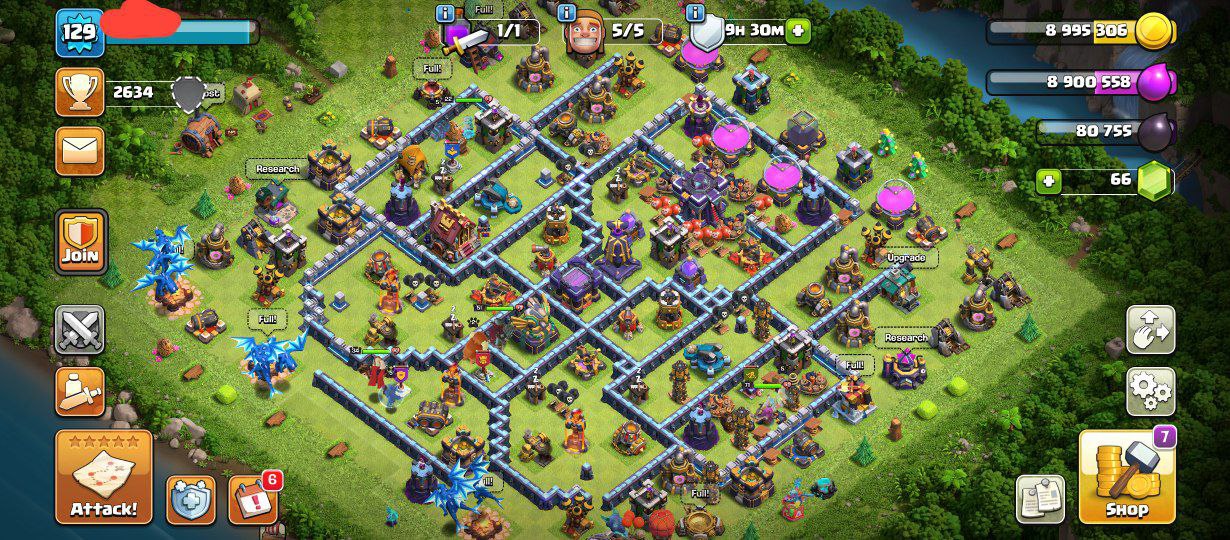
Task: Tap the Attack! map button
Action: pyautogui.click(x=104, y=478)
